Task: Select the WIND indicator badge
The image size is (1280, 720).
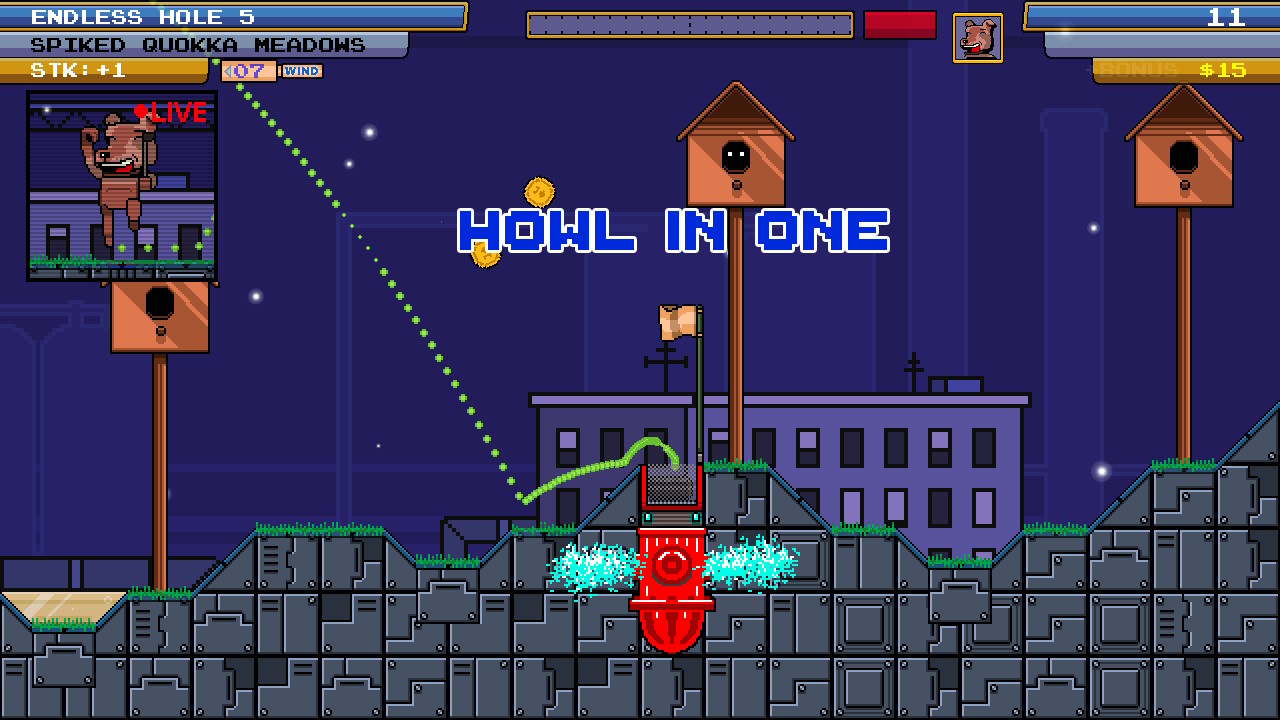Action: click(303, 71)
